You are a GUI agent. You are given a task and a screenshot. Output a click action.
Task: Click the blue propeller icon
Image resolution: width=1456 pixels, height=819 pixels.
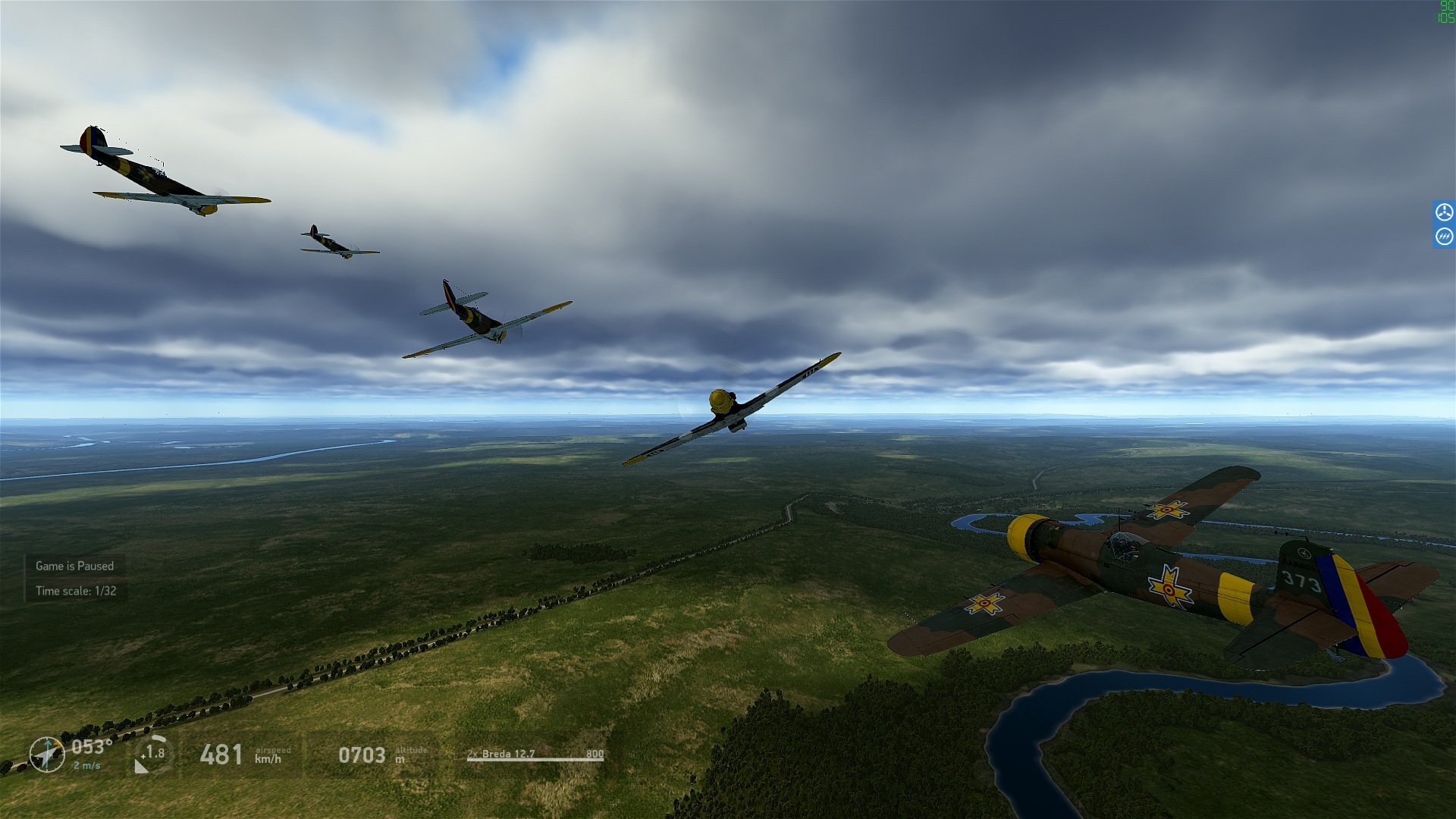pos(1444,212)
